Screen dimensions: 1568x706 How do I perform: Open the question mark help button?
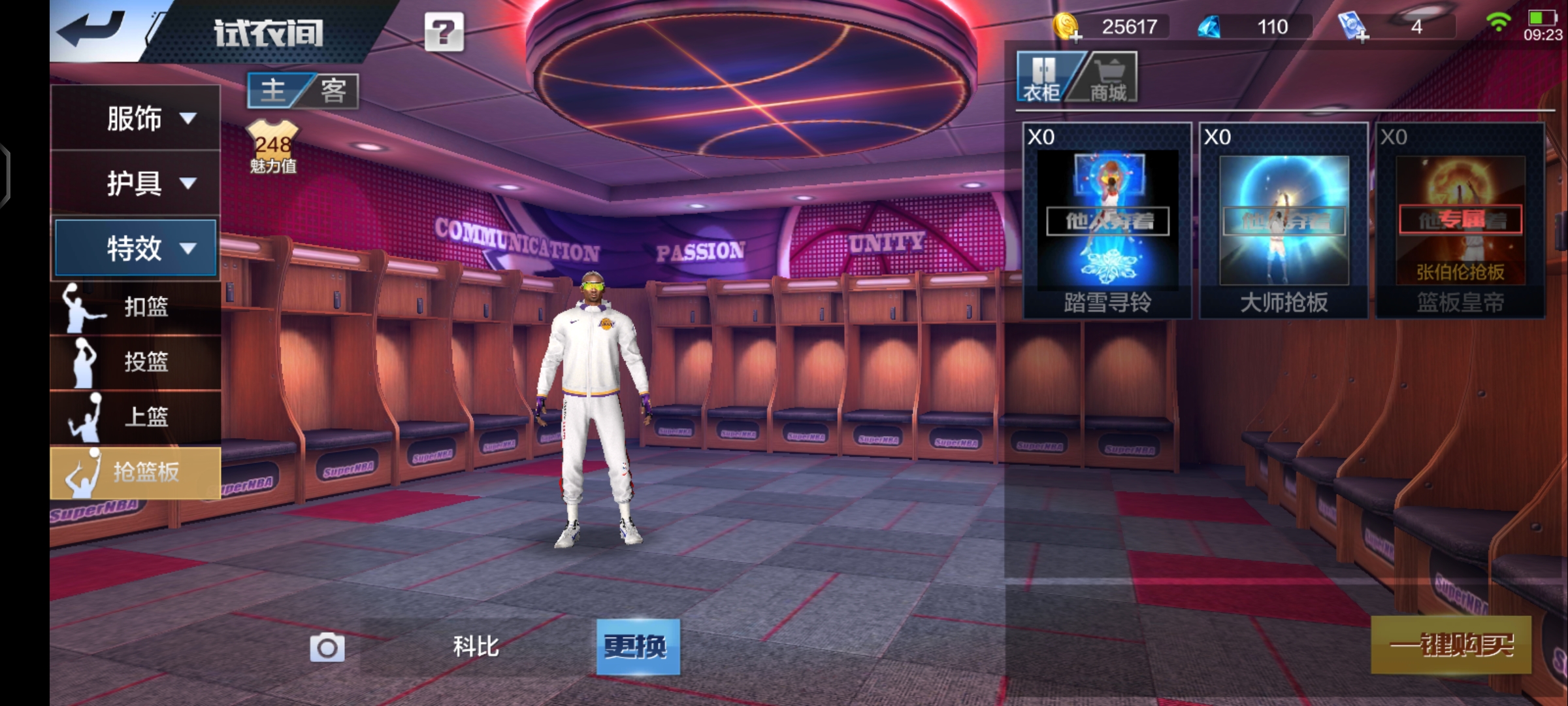(x=444, y=31)
